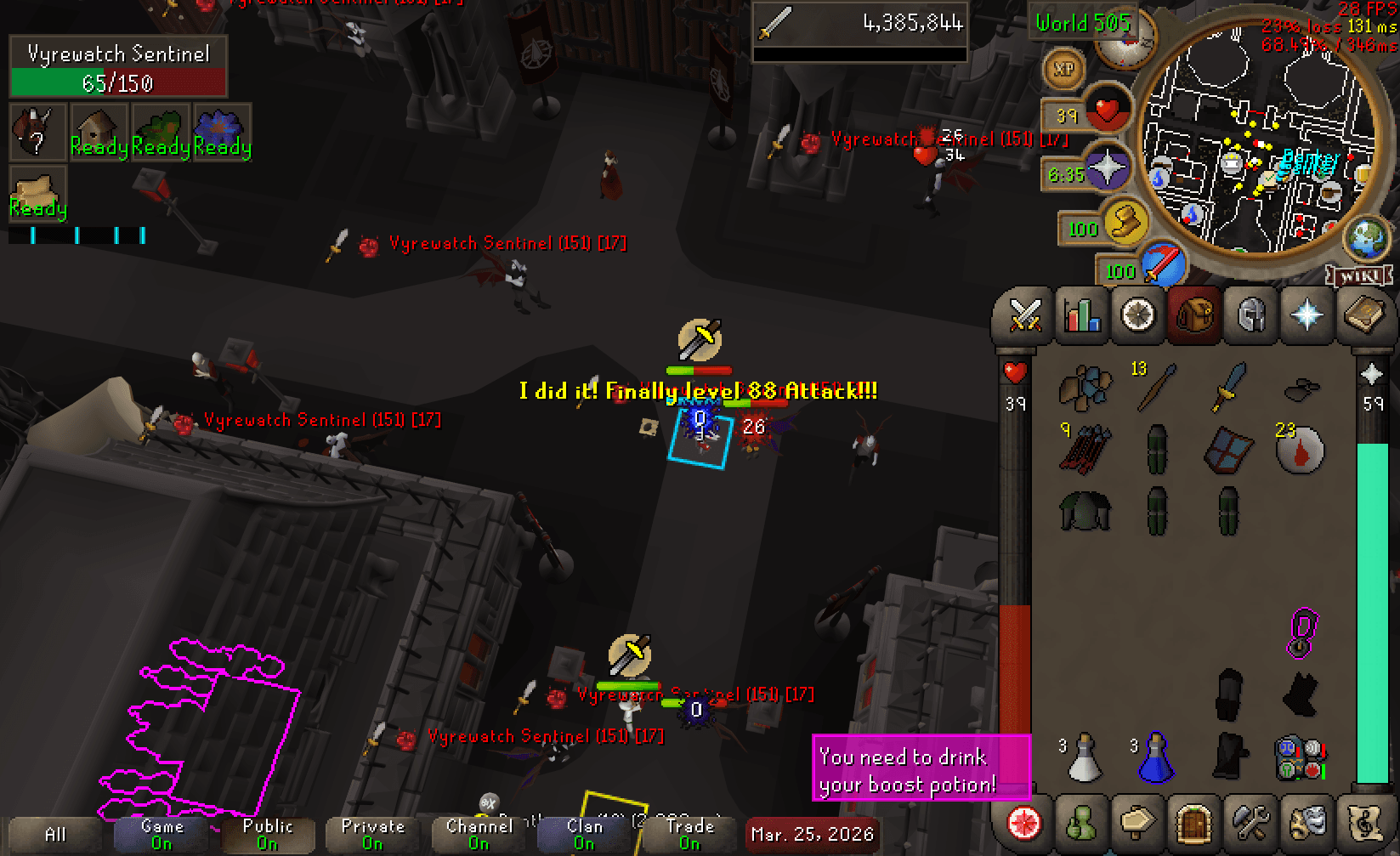Open the Magic spellbook tab
1400x856 pixels.
tap(1363, 315)
